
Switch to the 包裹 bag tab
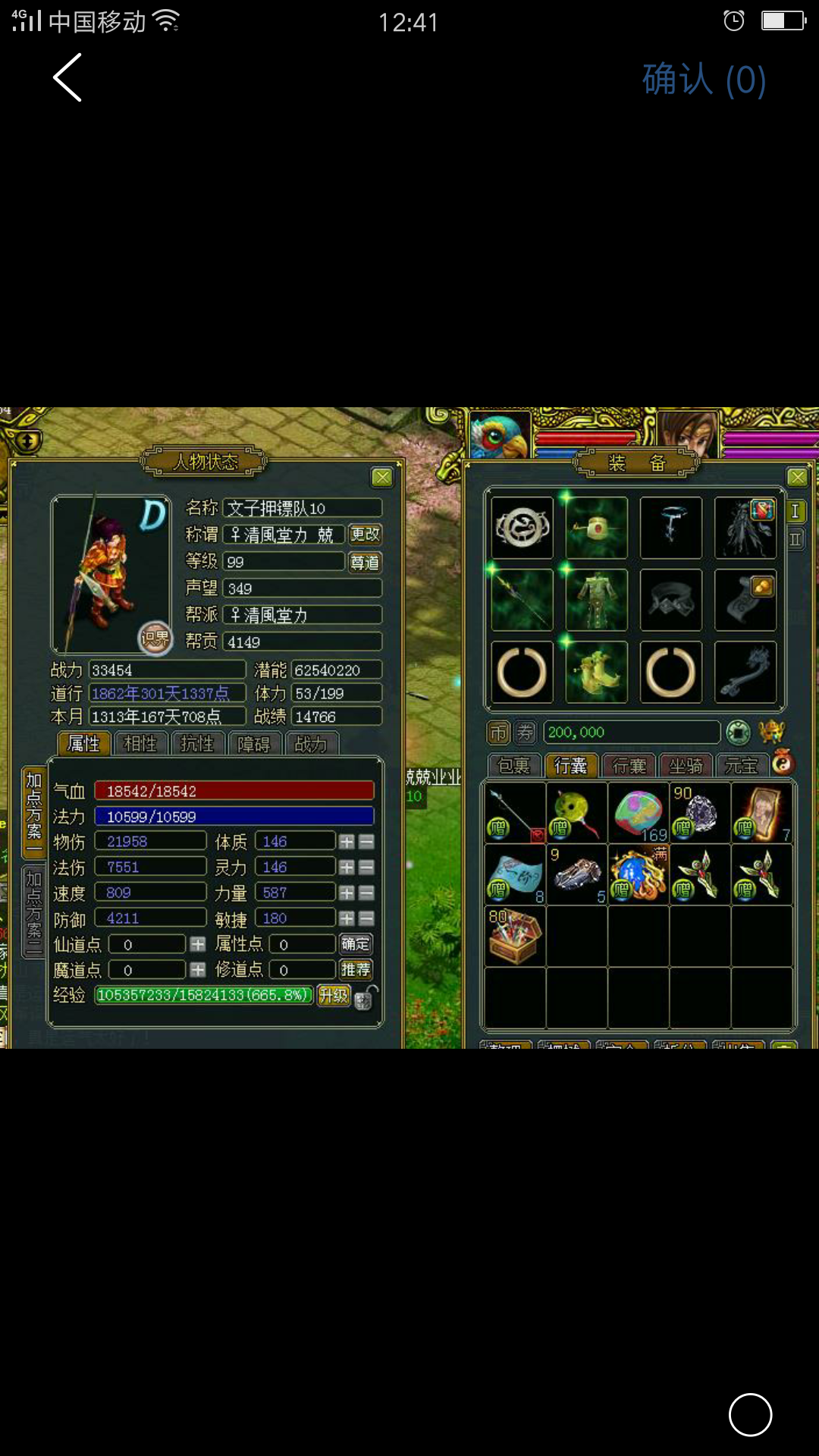tap(513, 766)
